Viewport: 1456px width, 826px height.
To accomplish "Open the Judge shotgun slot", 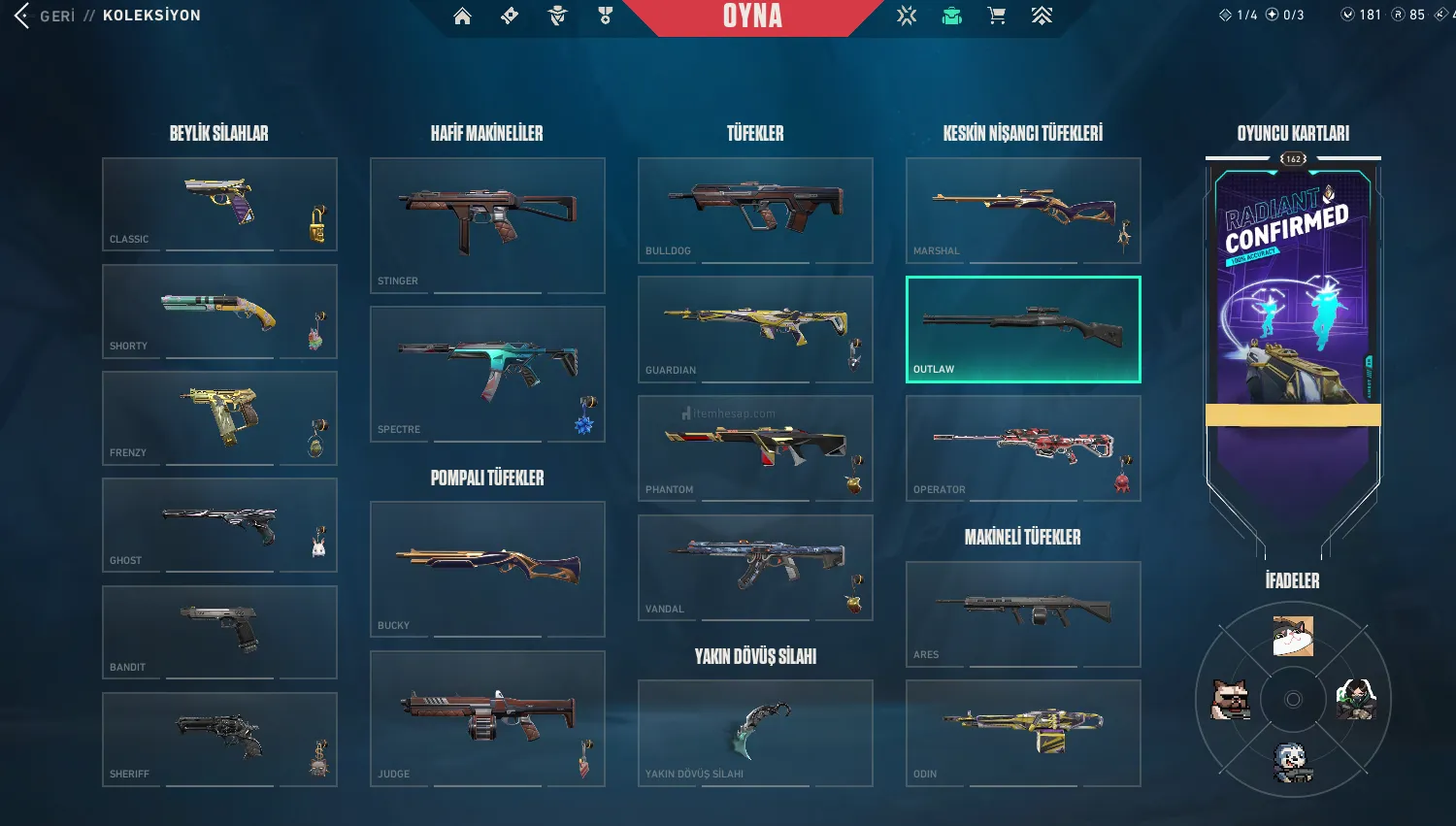I will (x=487, y=718).
